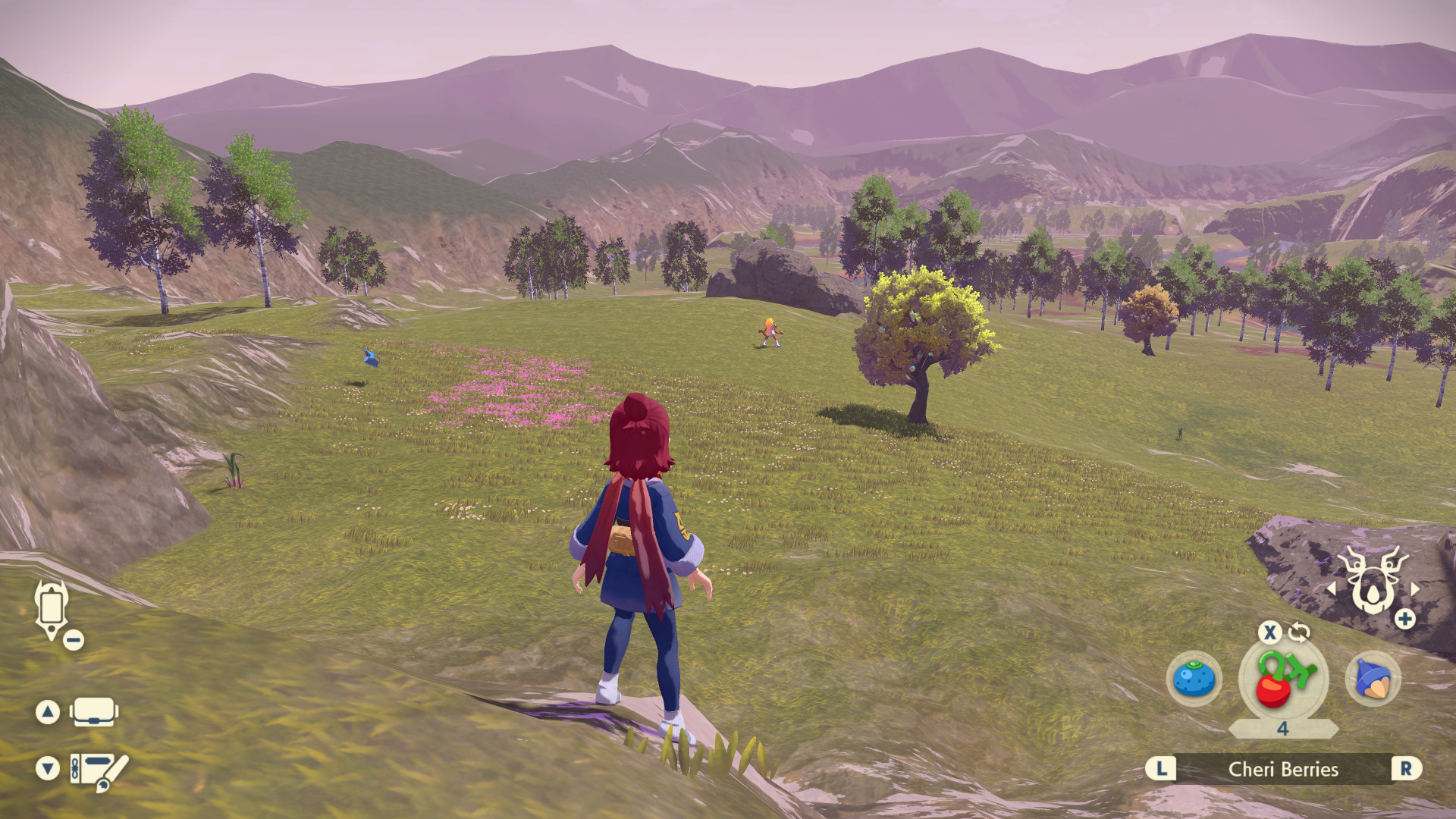Viewport: 1456px width, 819px height.
Task: Select the blue Feather Ball slot
Action: tap(1373, 679)
